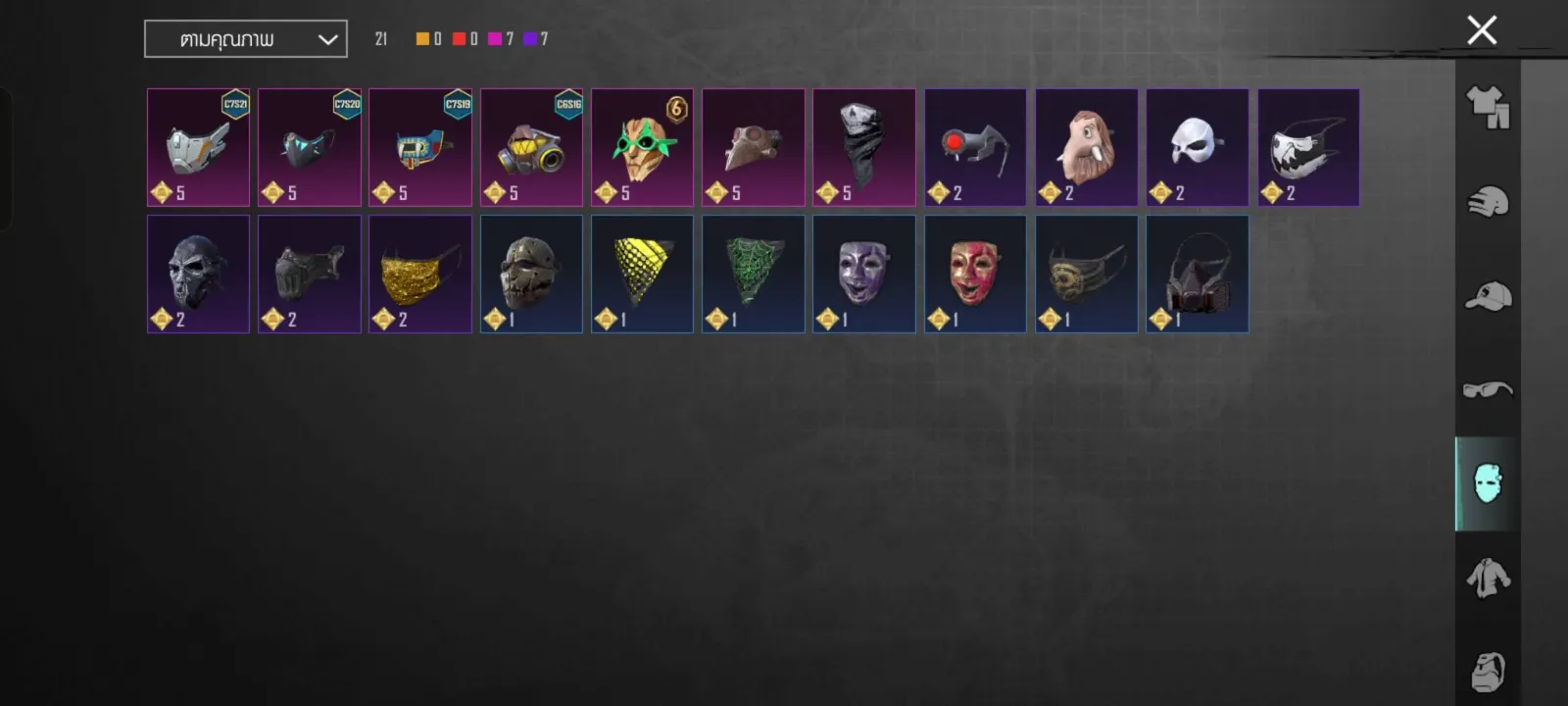
Task: Open the jacket category tab
Action: pos(1488,578)
